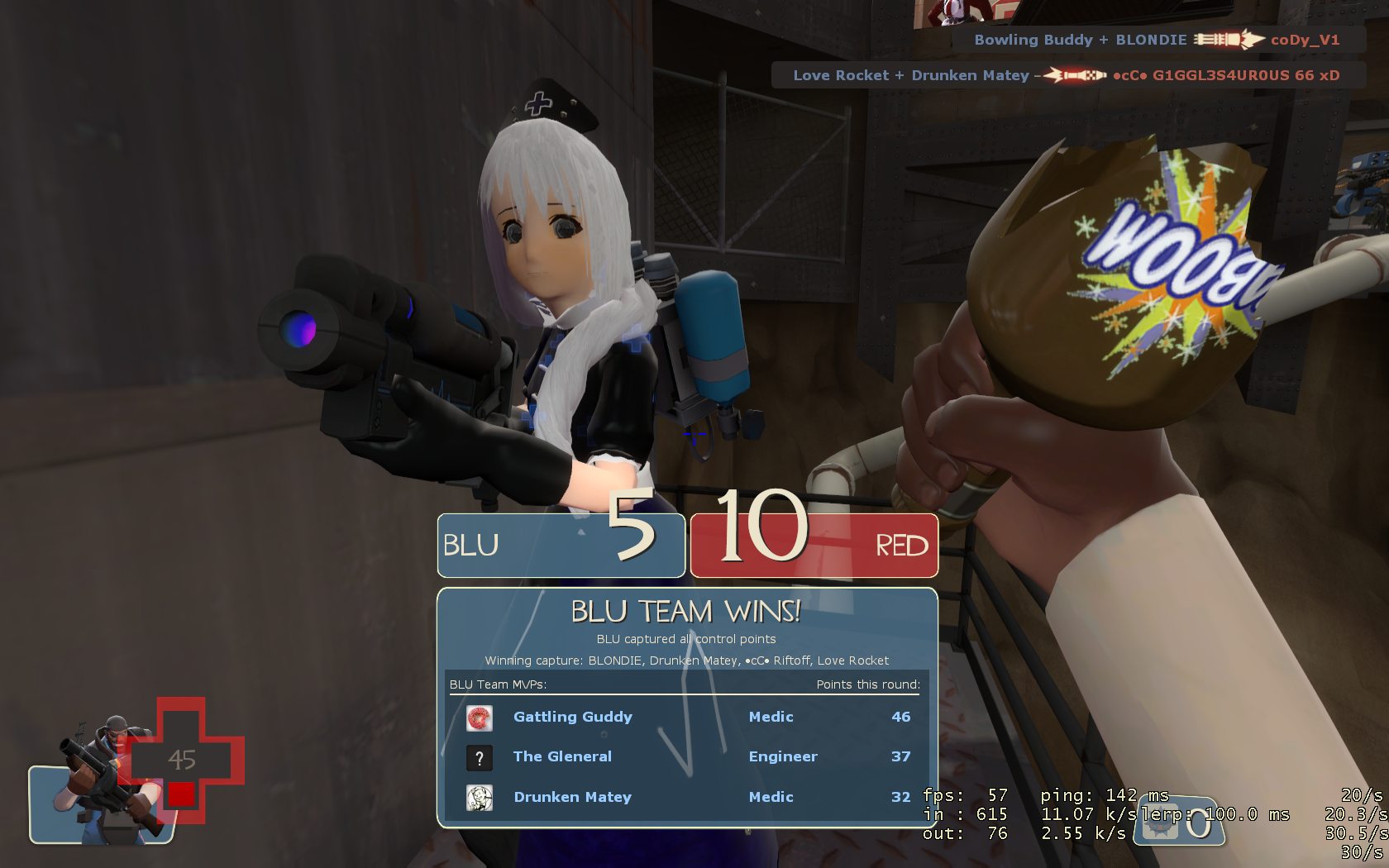
Task: Select the coDy_V1 kill feed entry
Action: click(x=1156, y=40)
